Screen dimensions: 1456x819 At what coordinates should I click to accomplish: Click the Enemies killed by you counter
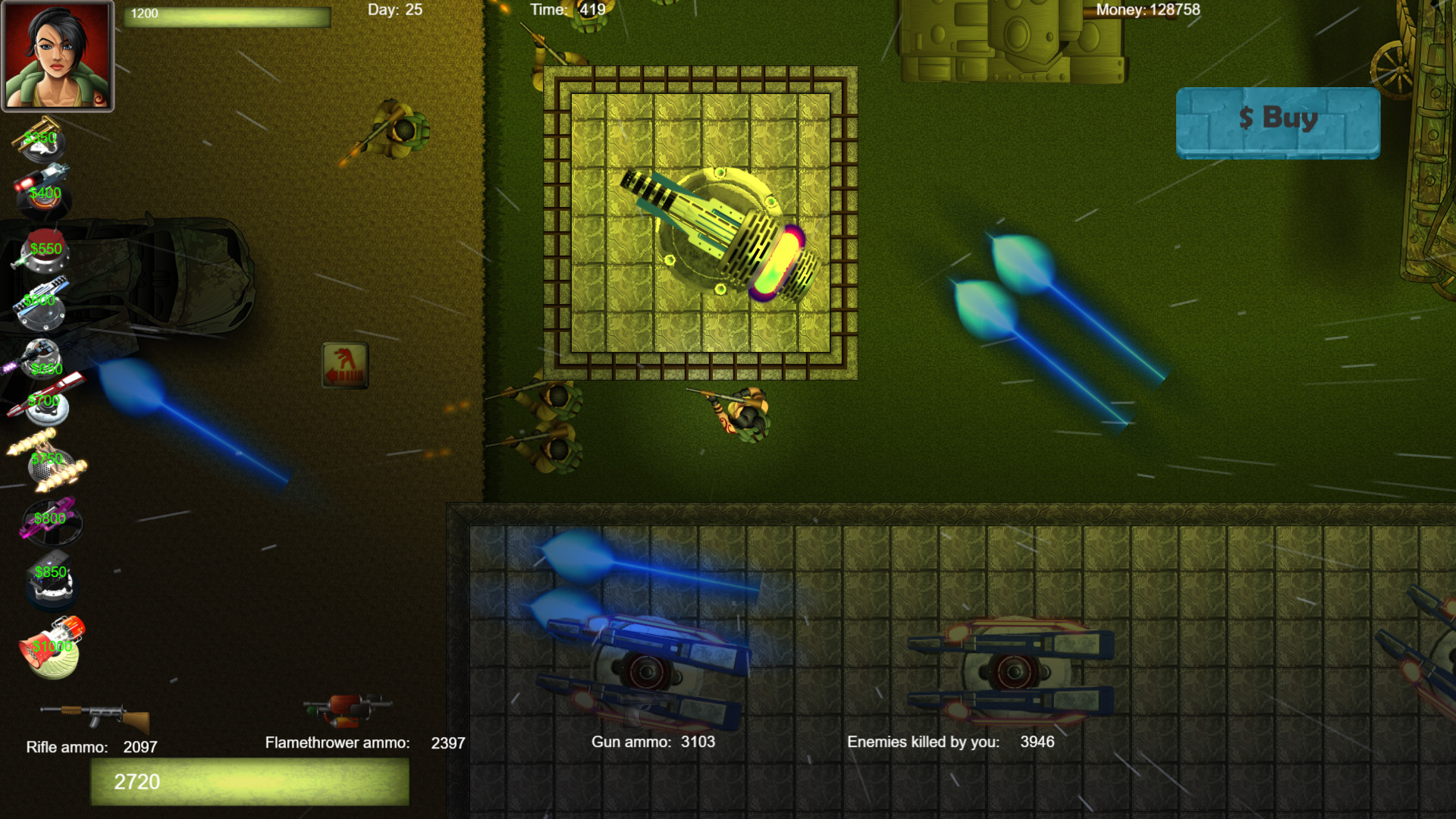pyautogui.click(x=950, y=742)
